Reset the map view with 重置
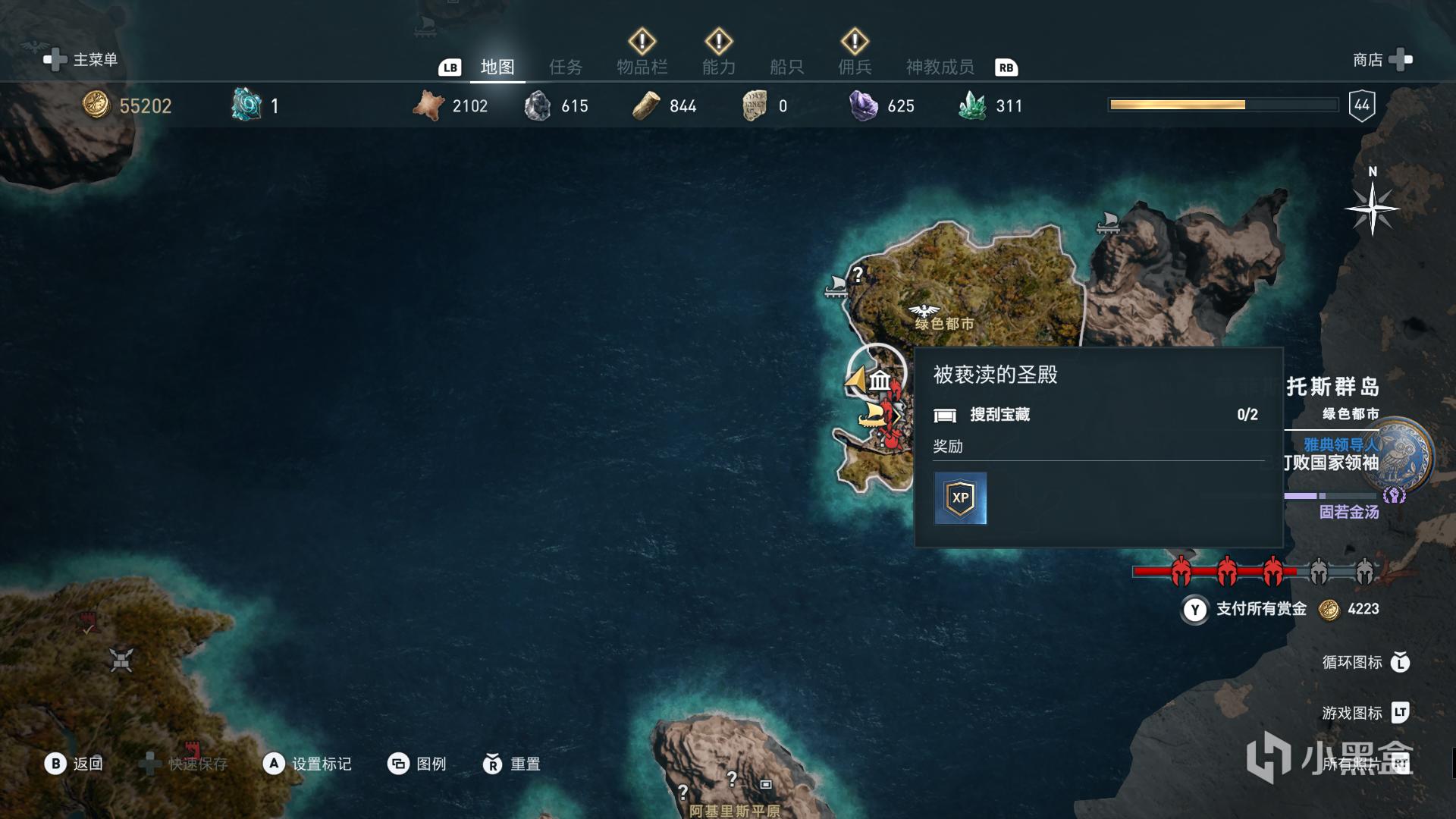The image size is (1456, 819). 512,764
